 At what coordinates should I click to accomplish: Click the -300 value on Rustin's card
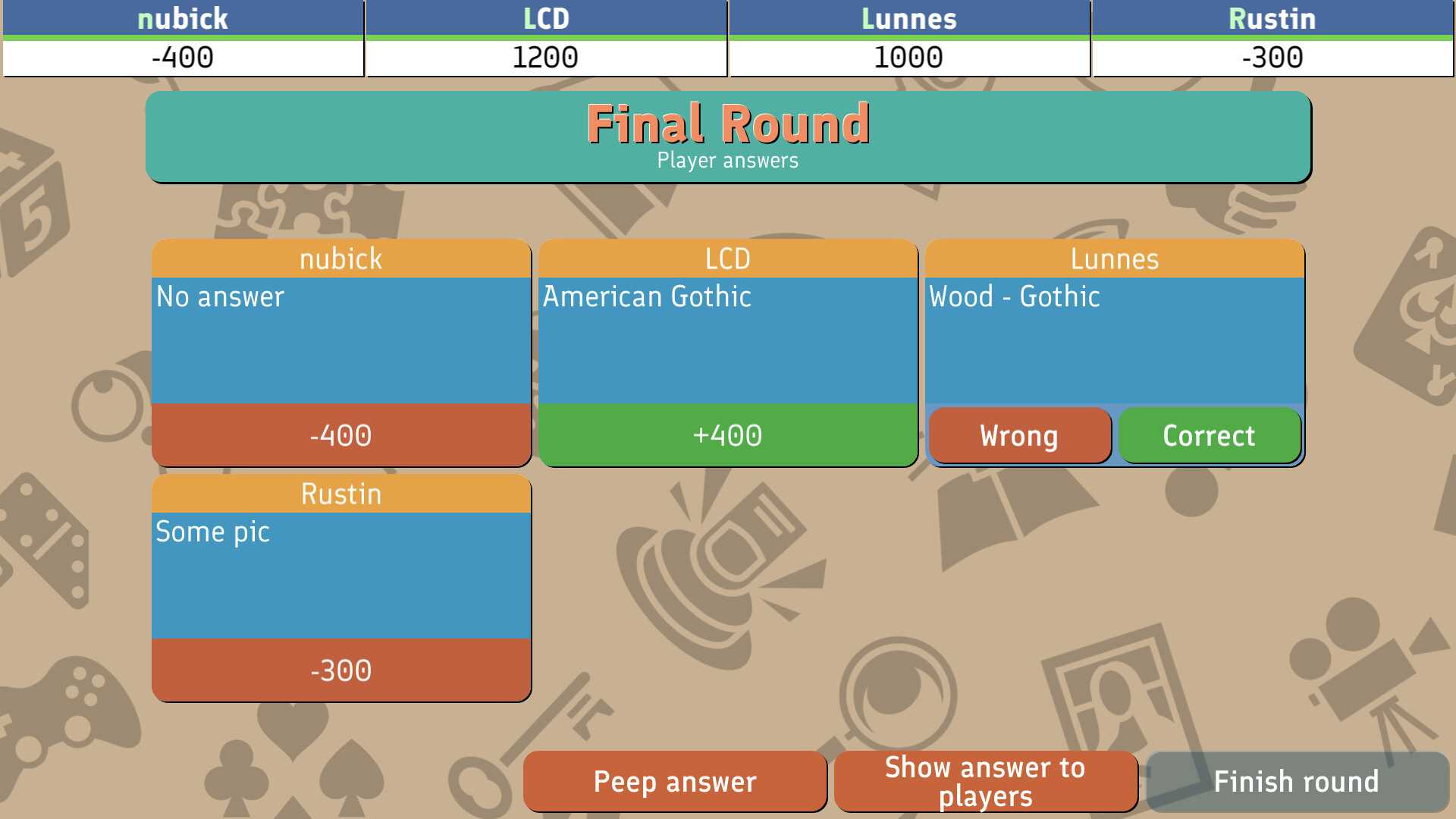(340, 670)
